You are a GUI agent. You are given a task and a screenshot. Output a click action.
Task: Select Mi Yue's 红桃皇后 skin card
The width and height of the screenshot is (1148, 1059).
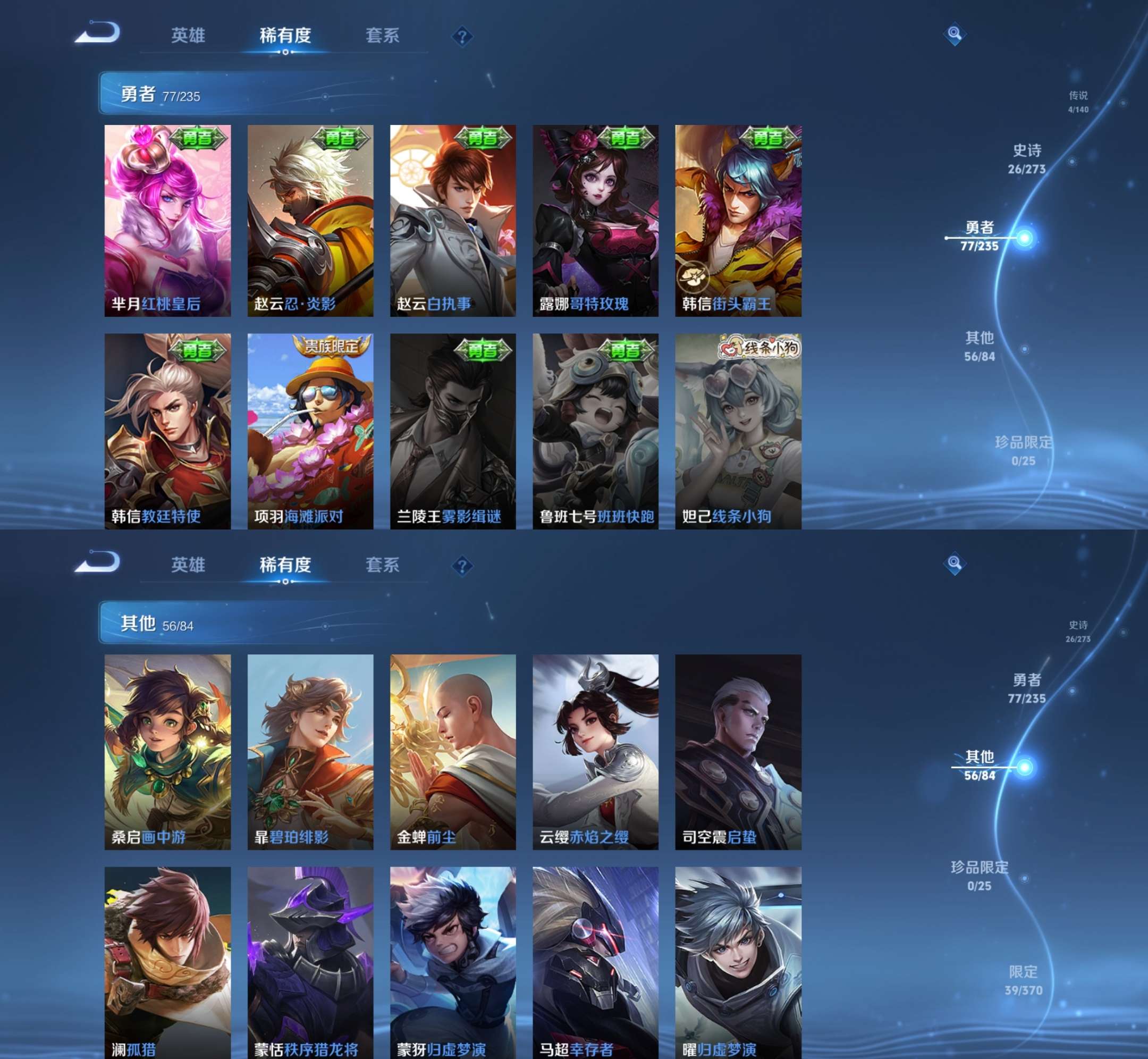point(167,221)
